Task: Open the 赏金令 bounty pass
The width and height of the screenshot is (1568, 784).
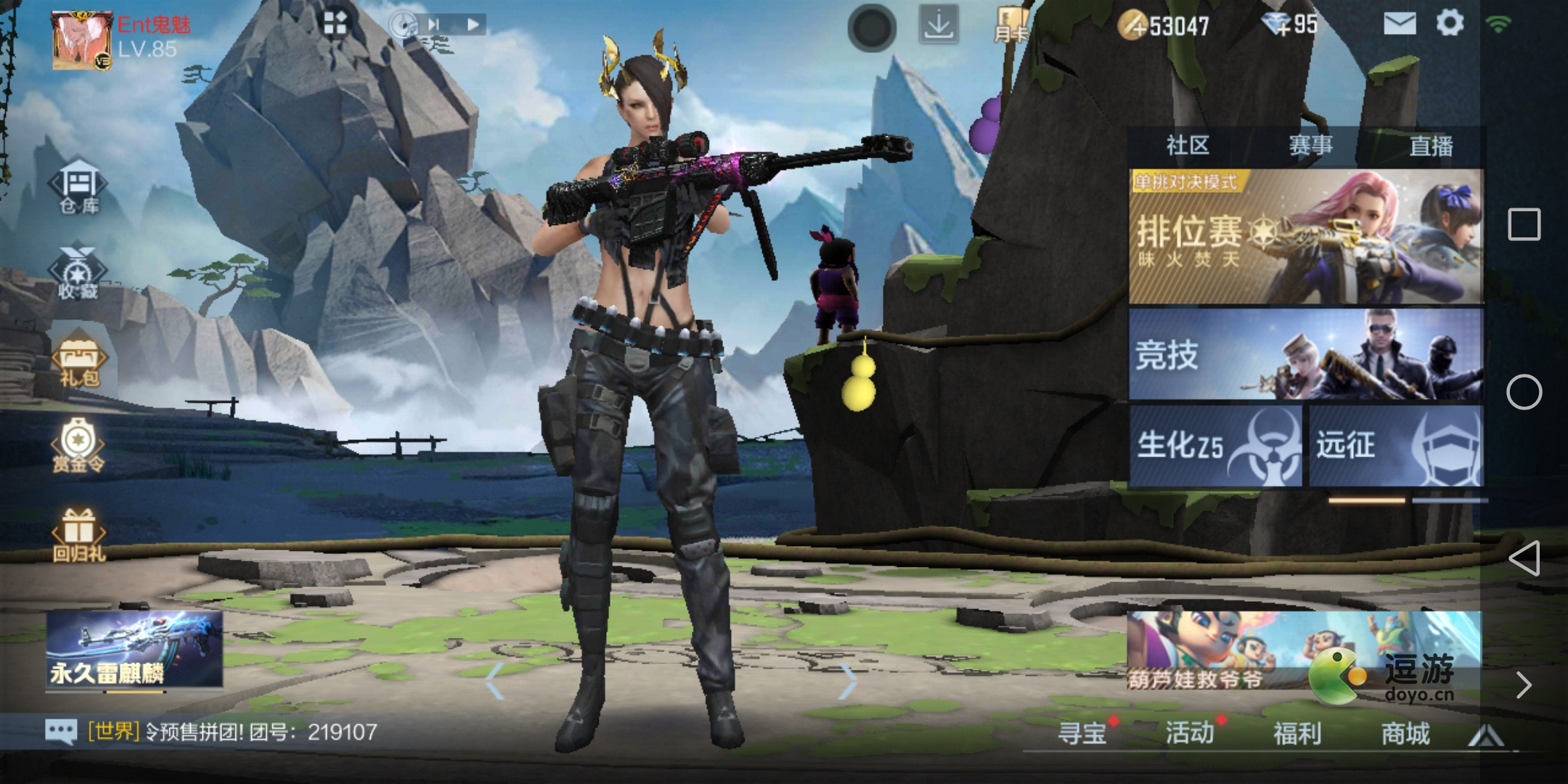Action: 78,446
